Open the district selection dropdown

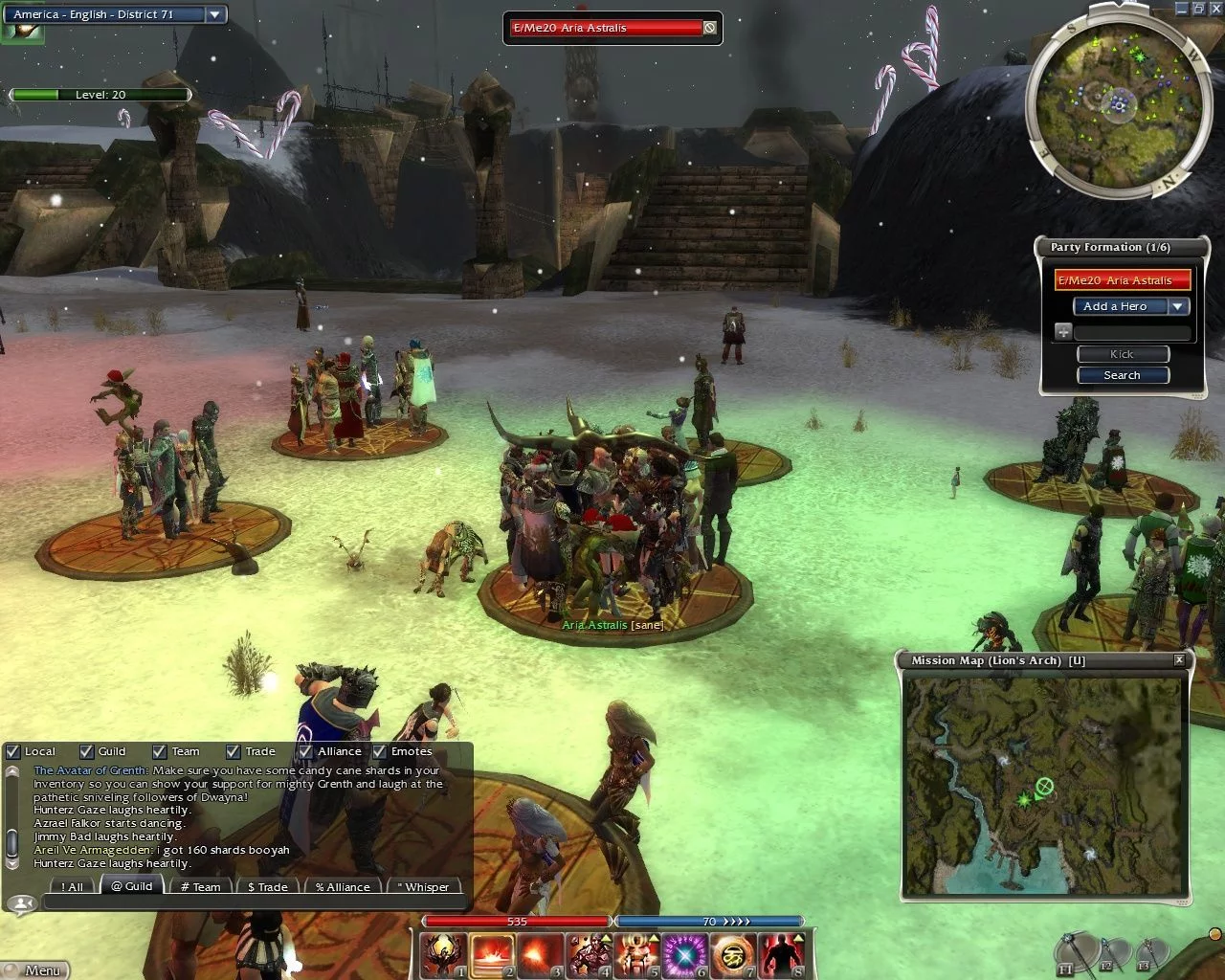tap(215, 14)
